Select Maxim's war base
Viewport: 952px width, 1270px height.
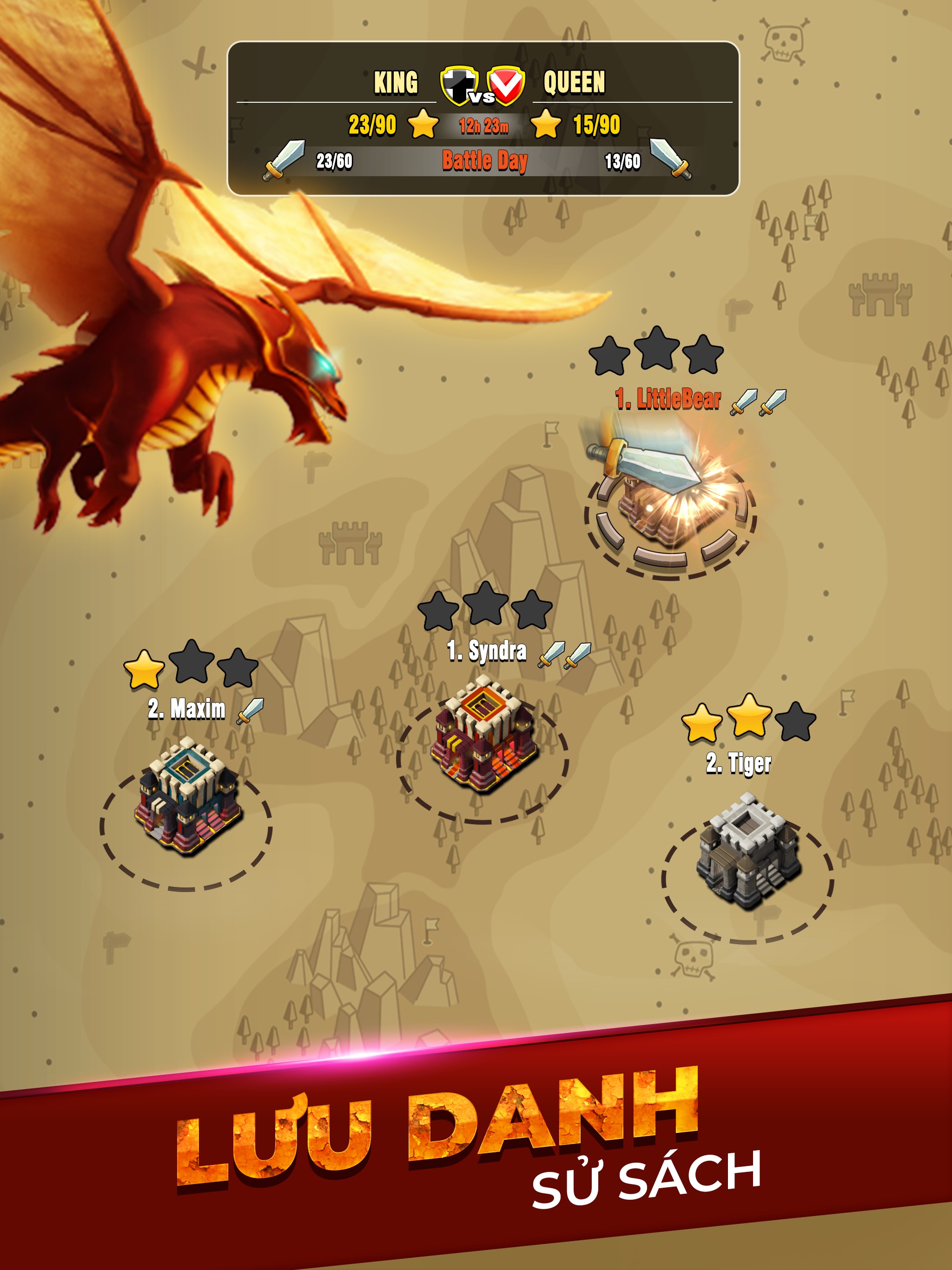click(186, 798)
